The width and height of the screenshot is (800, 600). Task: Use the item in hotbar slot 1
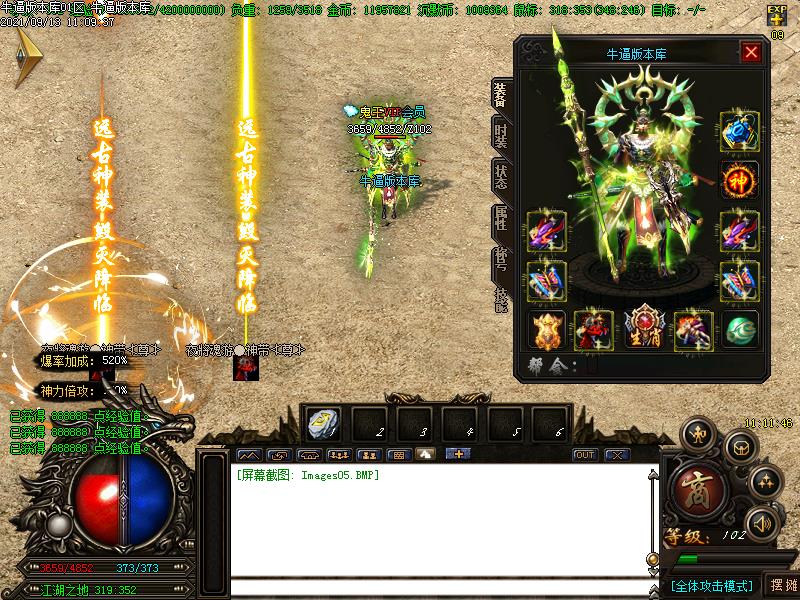(324, 423)
